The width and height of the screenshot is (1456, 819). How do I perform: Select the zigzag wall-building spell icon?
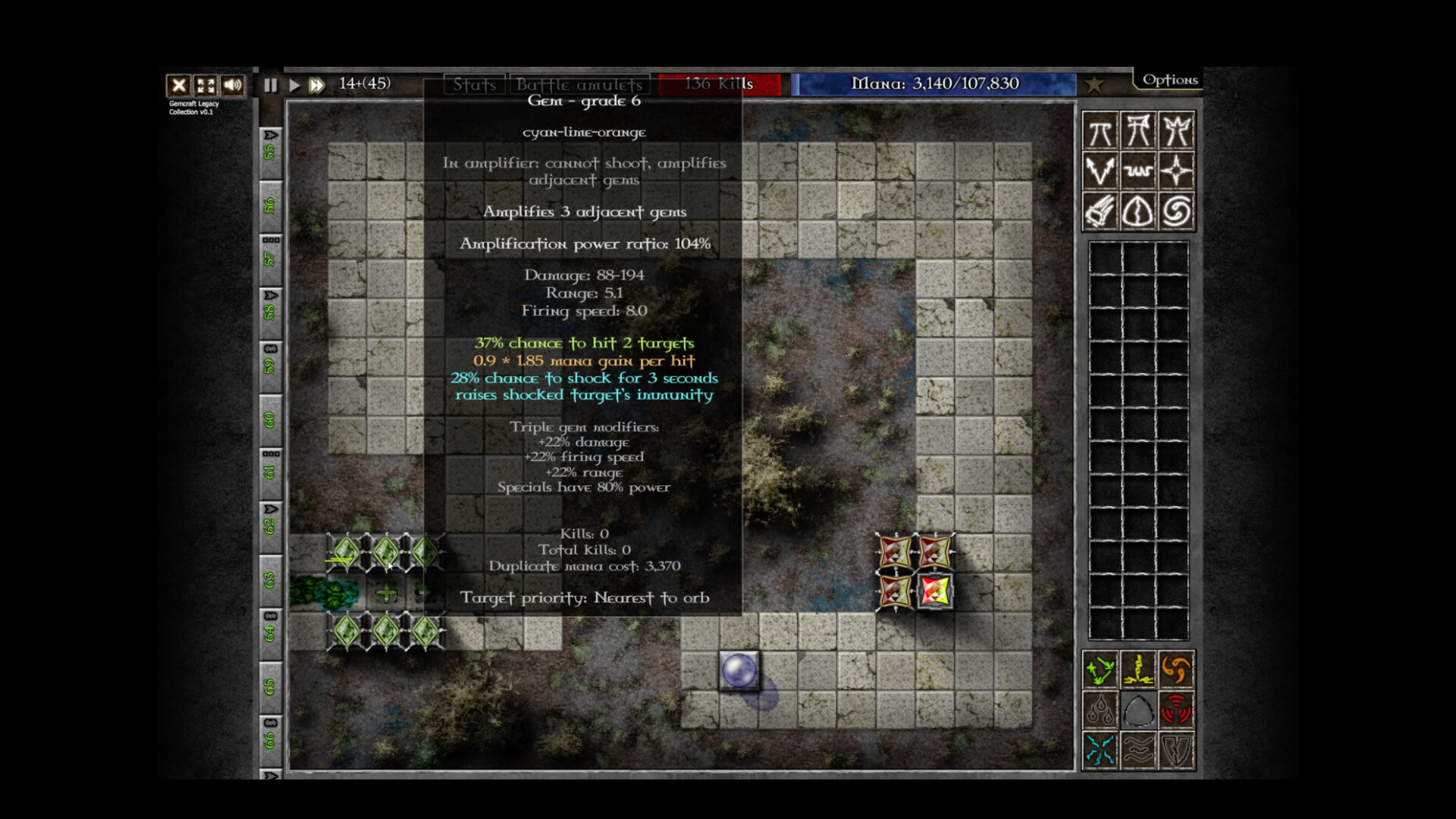pos(1140,171)
